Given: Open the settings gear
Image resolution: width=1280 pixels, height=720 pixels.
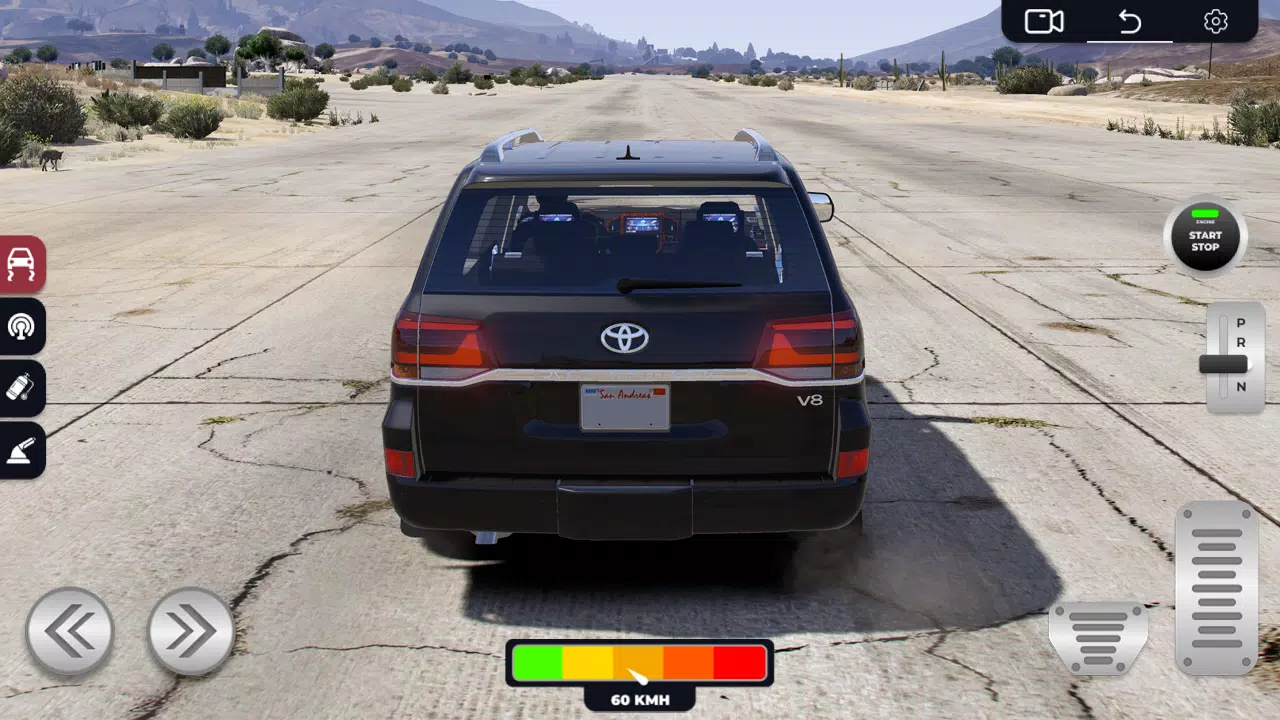Looking at the screenshot, I should 1216,21.
